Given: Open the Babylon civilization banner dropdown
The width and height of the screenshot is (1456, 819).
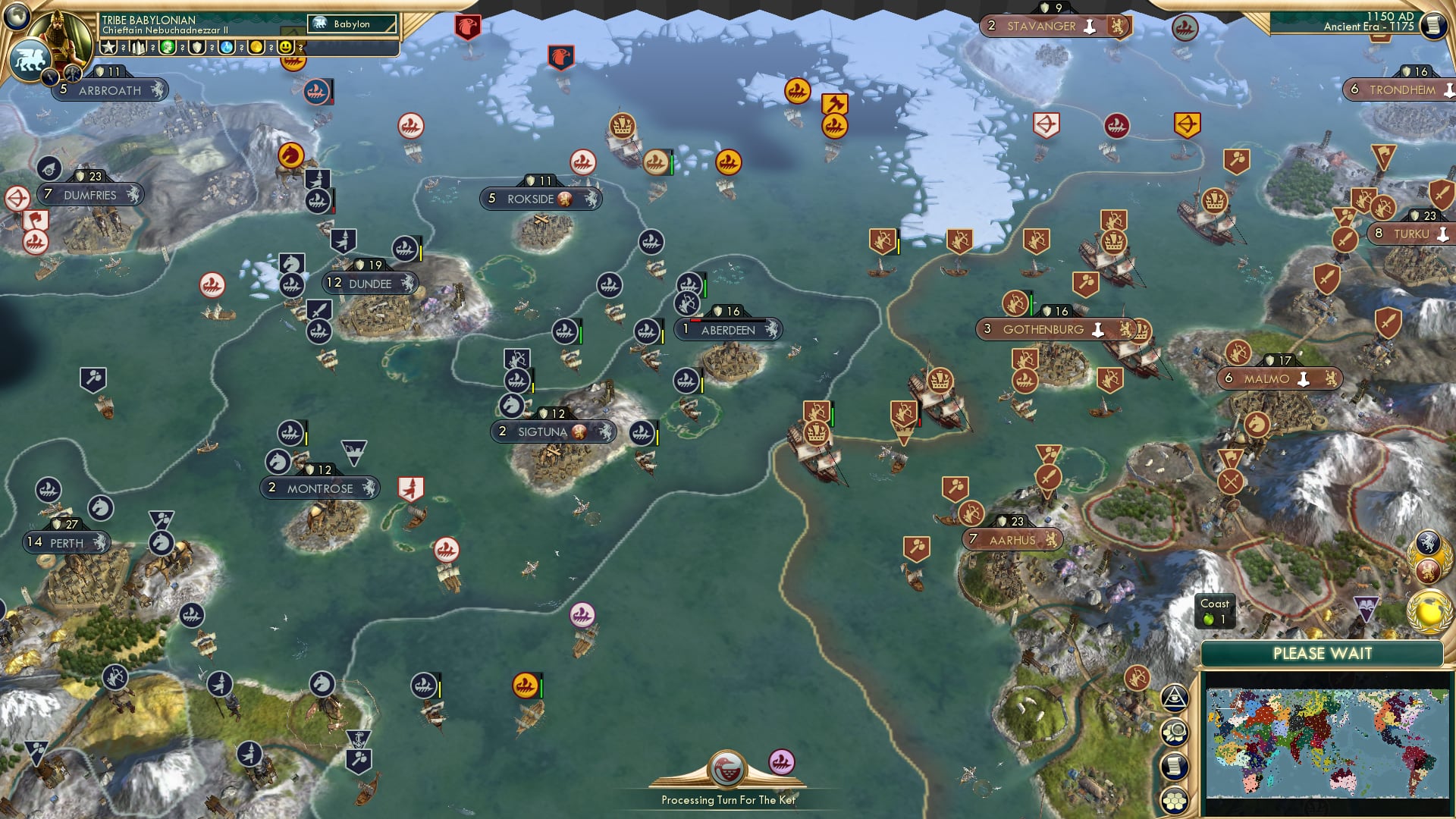Looking at the screenshot, I should point(353,24).
